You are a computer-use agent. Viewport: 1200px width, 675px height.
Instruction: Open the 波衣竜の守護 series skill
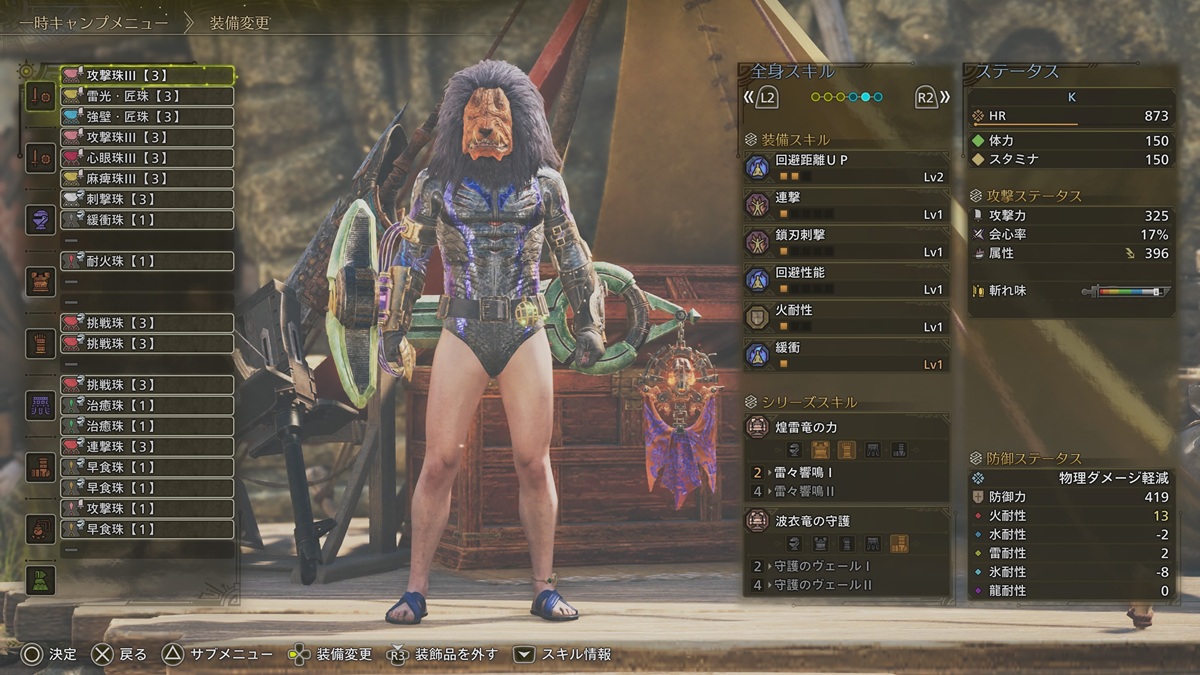point(846,522)
